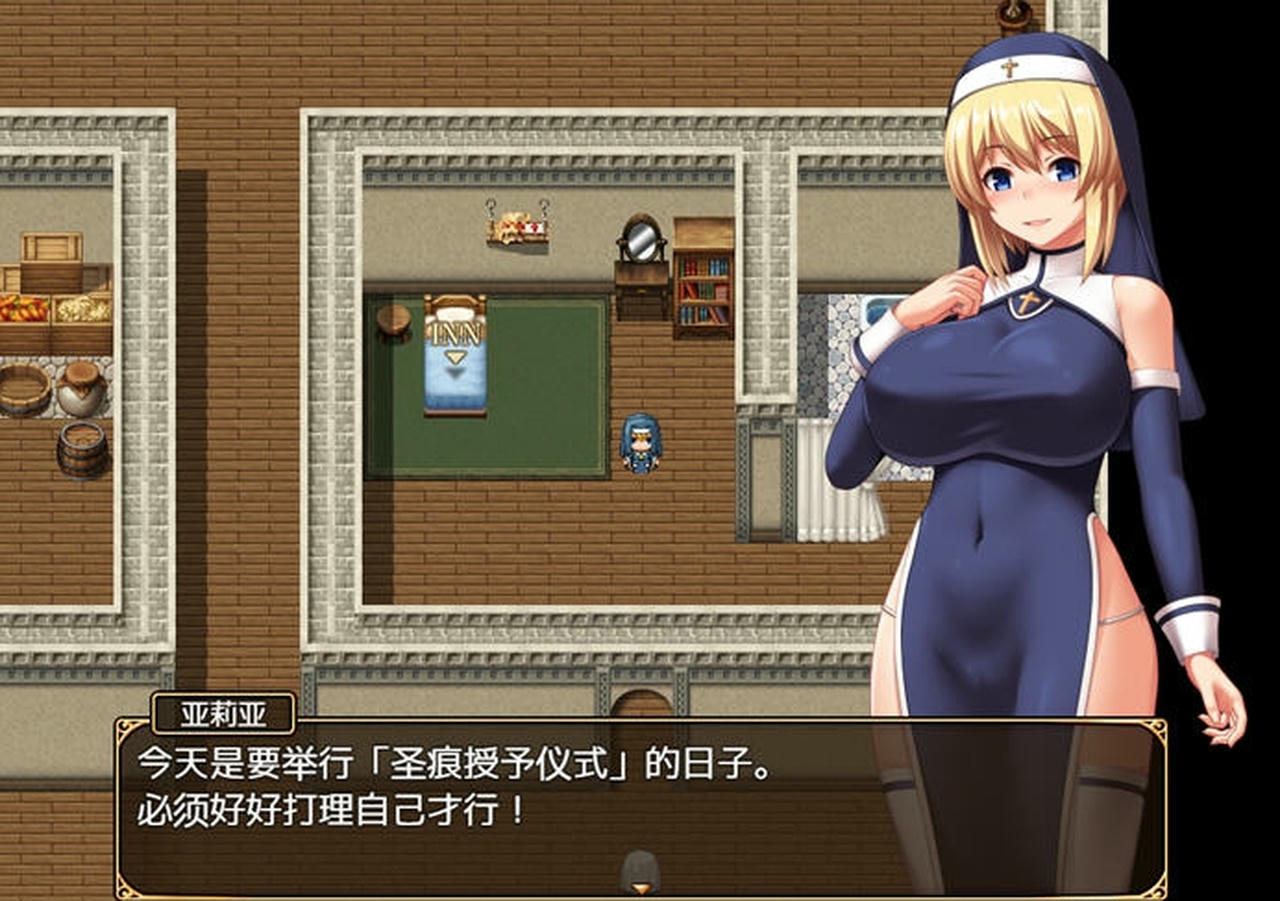The height and width of the screenshot is (901, 1280).
Task: Select the standing mirror on the dresser
Action: click(x=640, y=240)
